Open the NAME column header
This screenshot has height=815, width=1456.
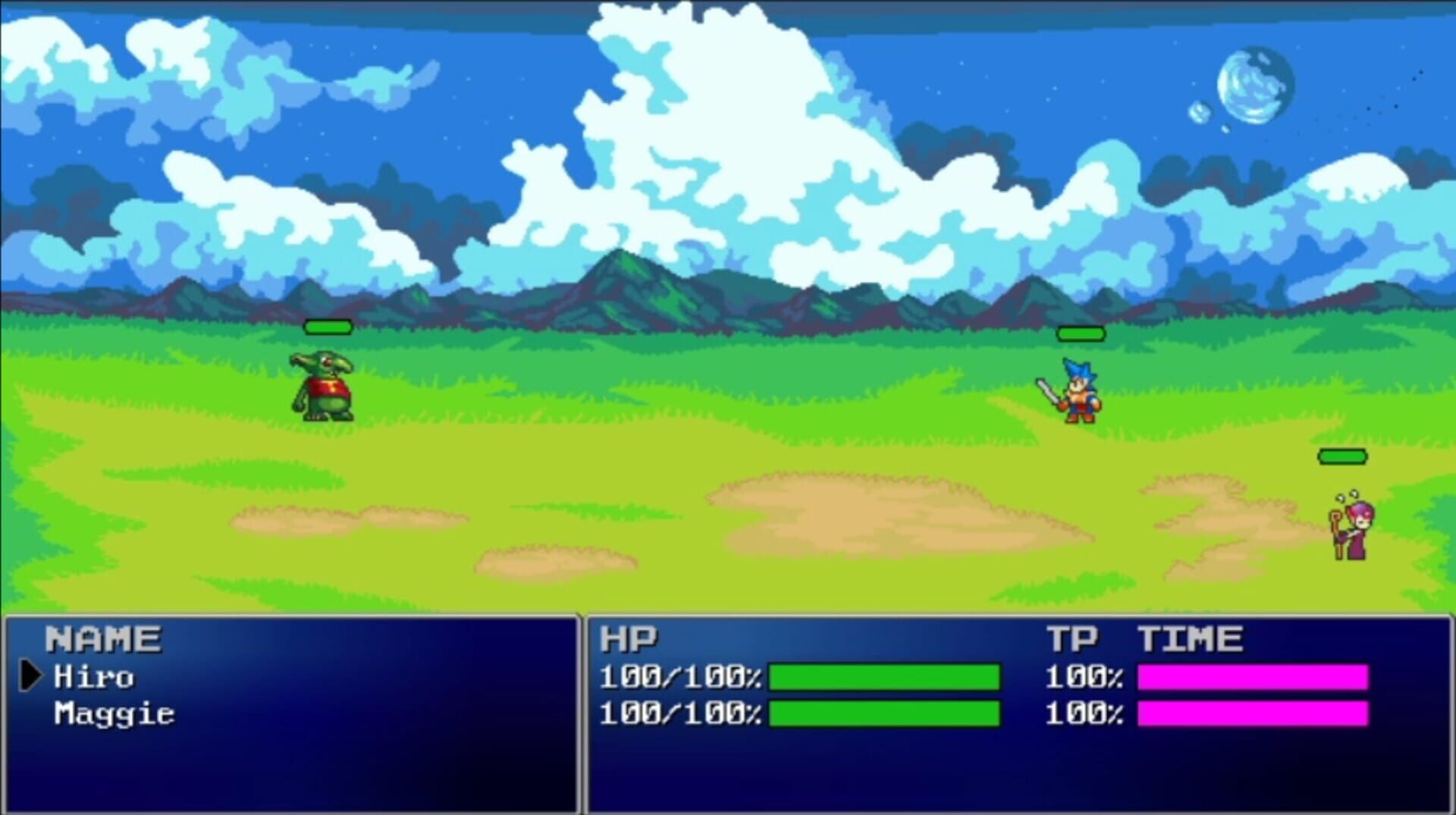(103, 638)
